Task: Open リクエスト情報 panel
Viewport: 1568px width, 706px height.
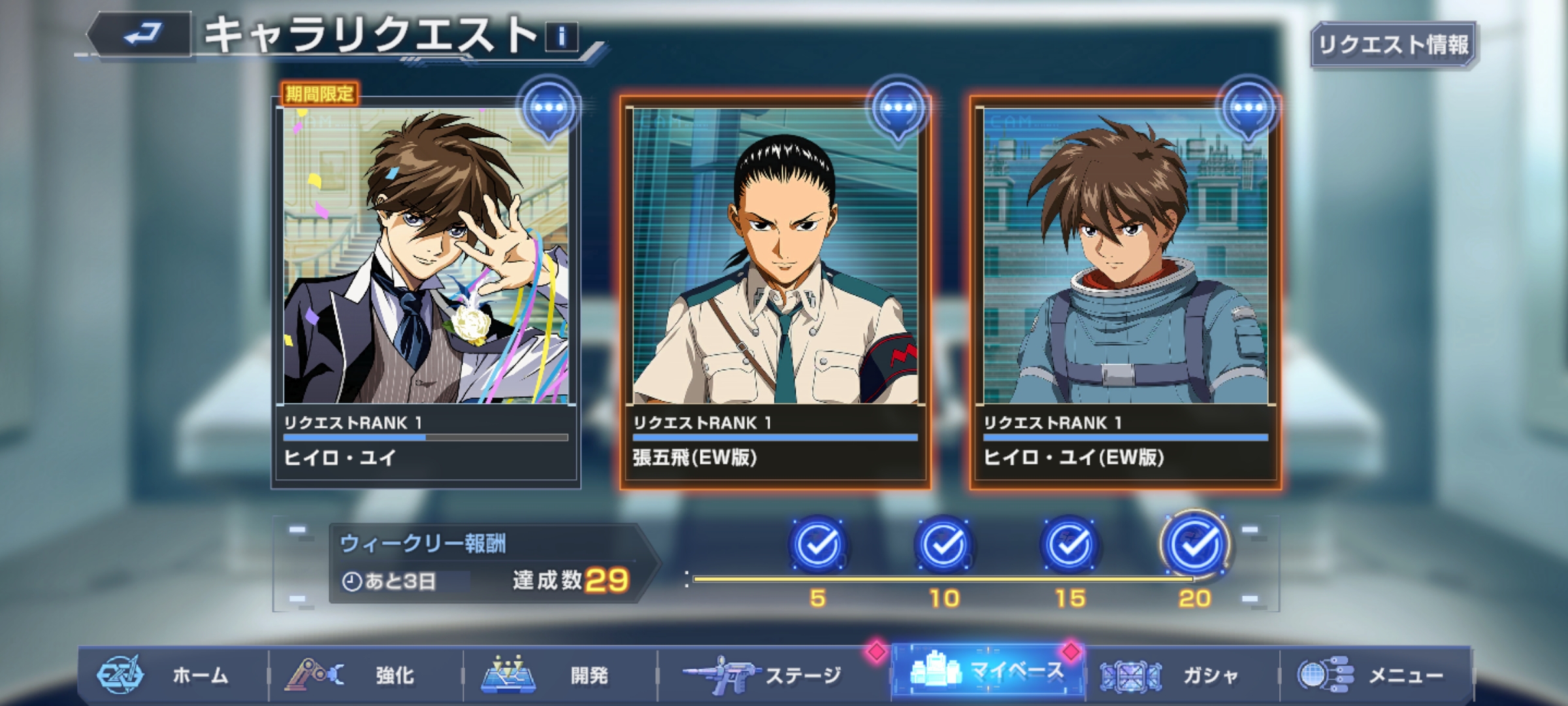Action: [x=1393, y=44]
